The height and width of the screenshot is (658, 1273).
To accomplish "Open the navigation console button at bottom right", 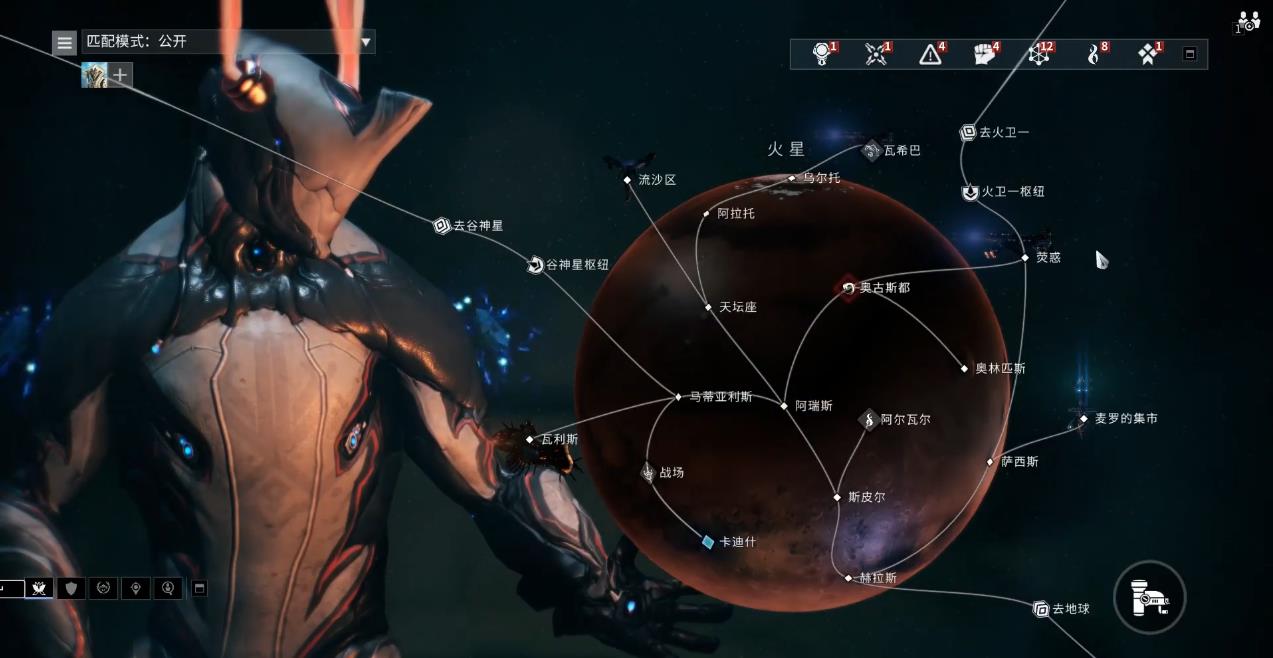I will pyautogui.click(x=1149, y=597).
